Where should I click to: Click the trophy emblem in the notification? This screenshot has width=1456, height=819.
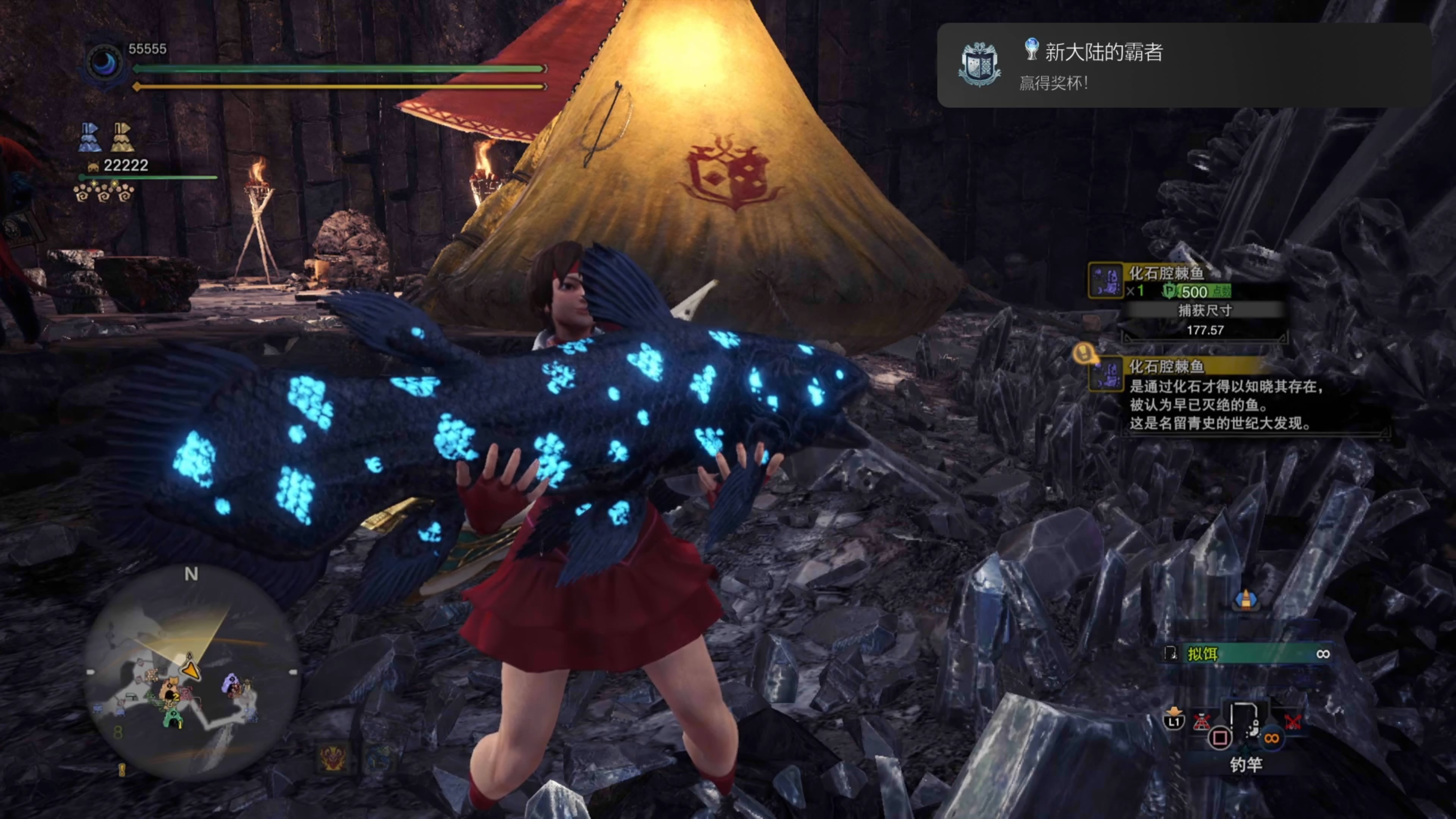point(979,64)
